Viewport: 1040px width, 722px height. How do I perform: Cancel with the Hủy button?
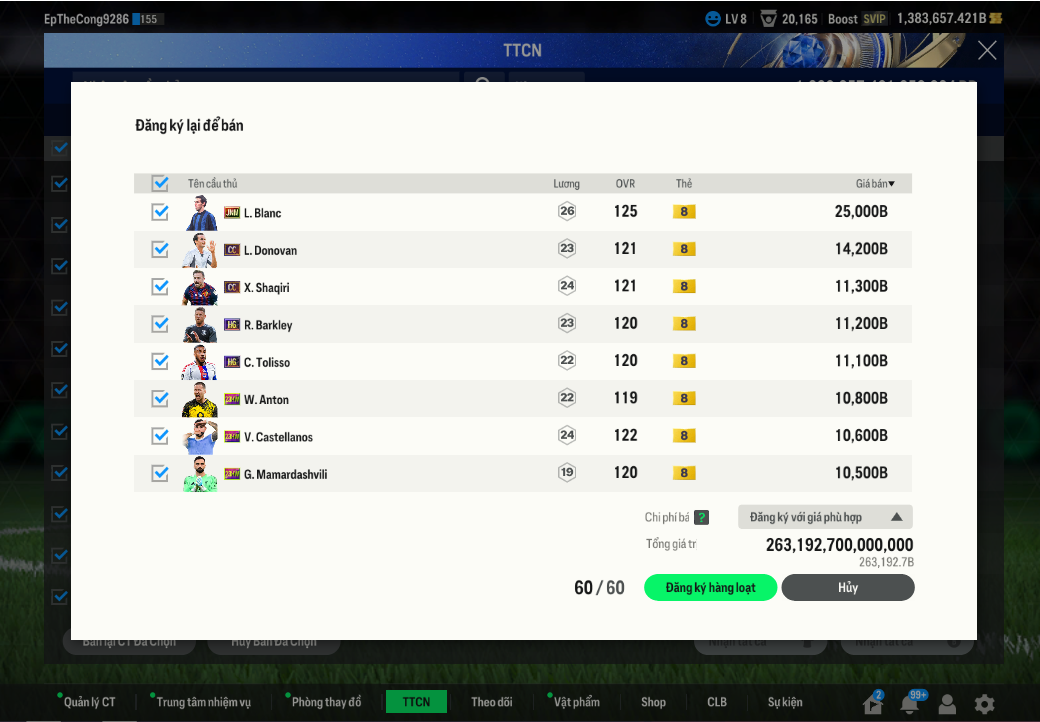[848, 588]
